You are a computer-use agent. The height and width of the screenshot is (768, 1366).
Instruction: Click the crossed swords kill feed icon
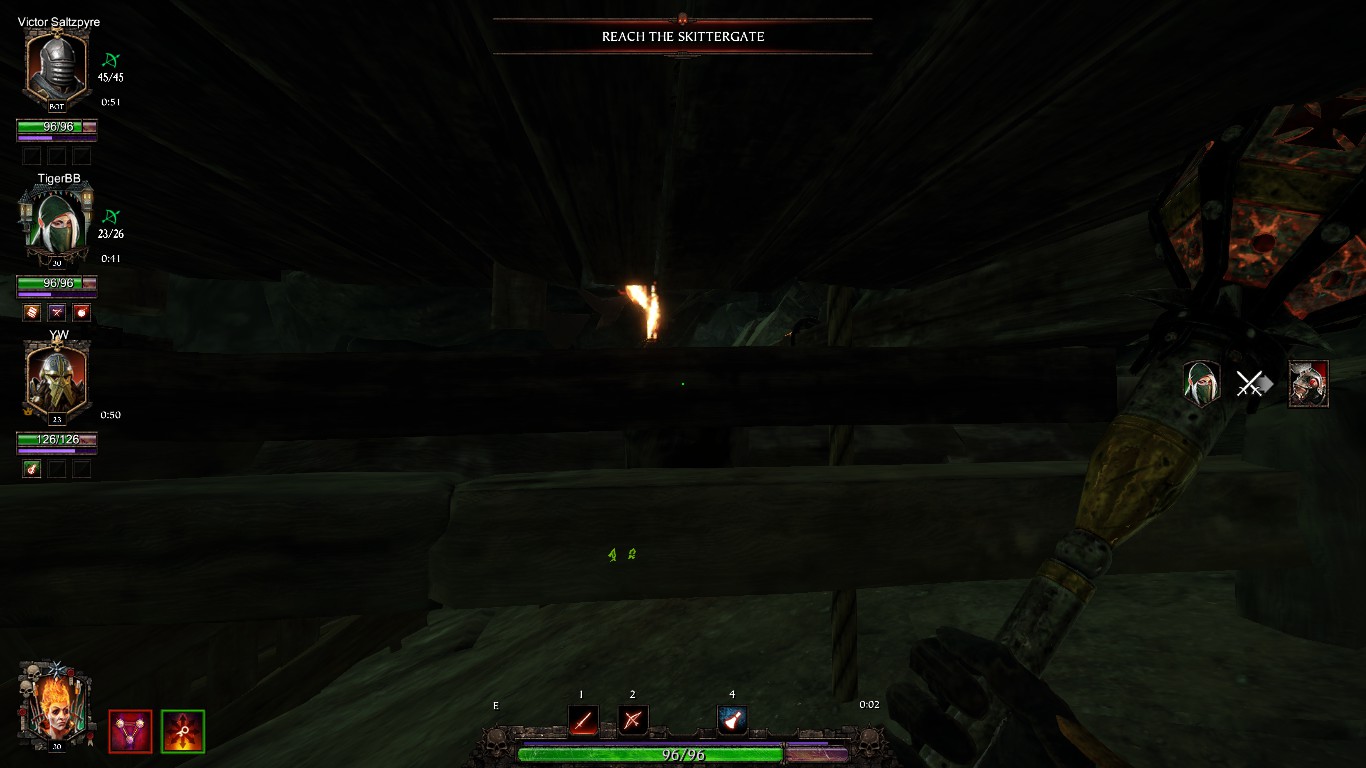click(x=1252, y=384)
